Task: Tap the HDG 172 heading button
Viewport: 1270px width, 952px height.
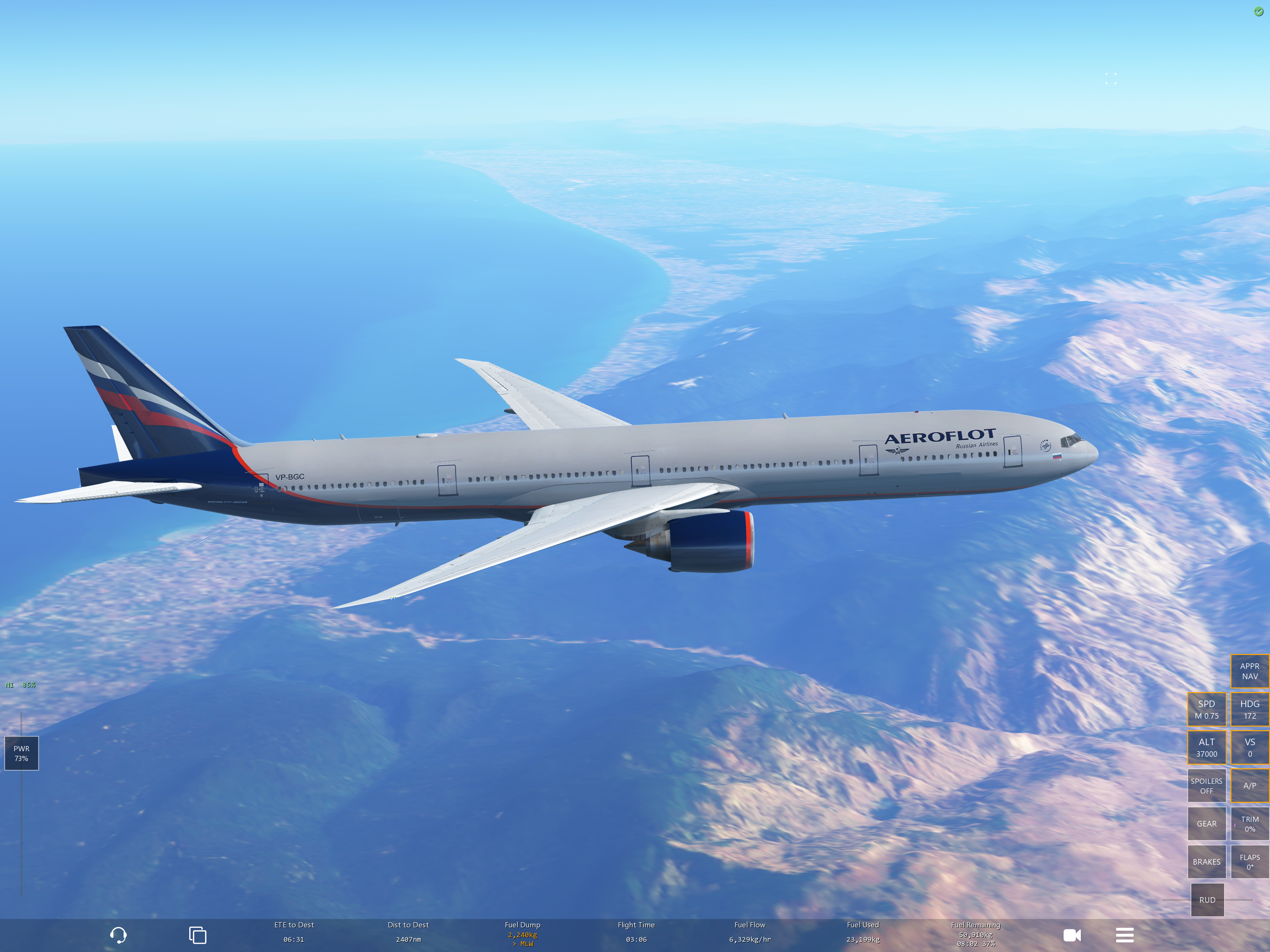Action: [1250, 709]
